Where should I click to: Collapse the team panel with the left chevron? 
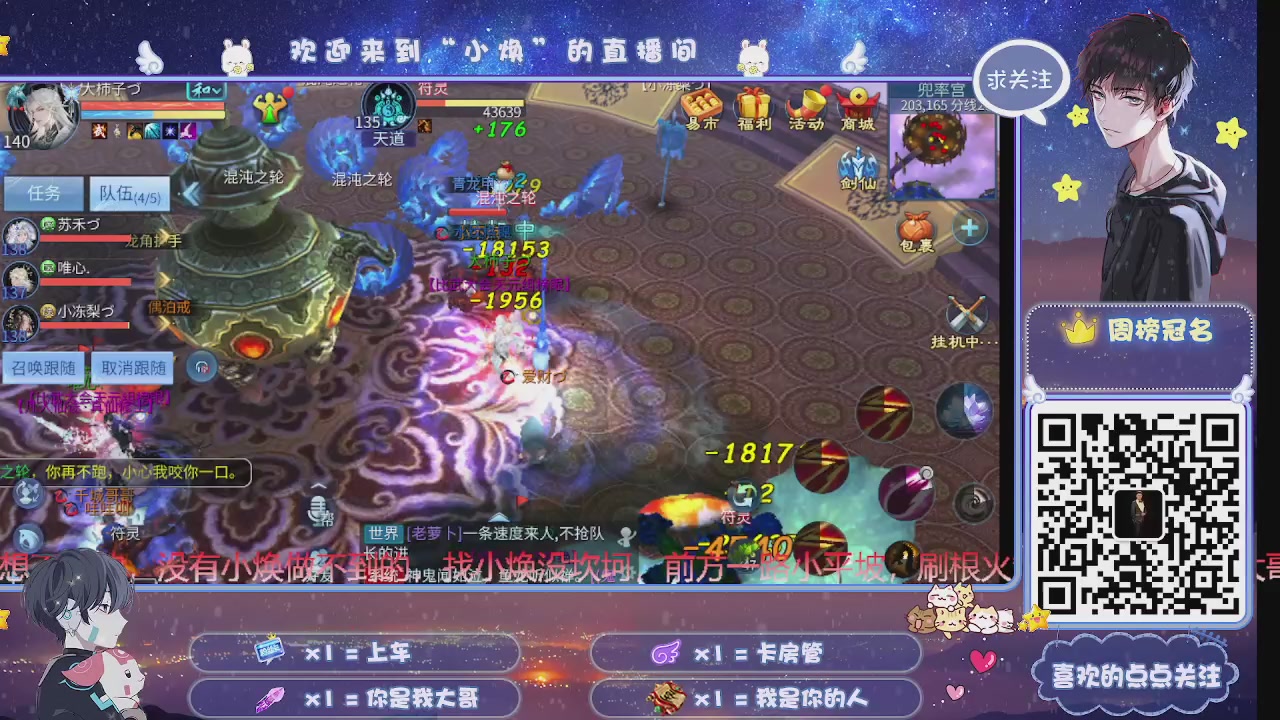[x=191, y=194]
